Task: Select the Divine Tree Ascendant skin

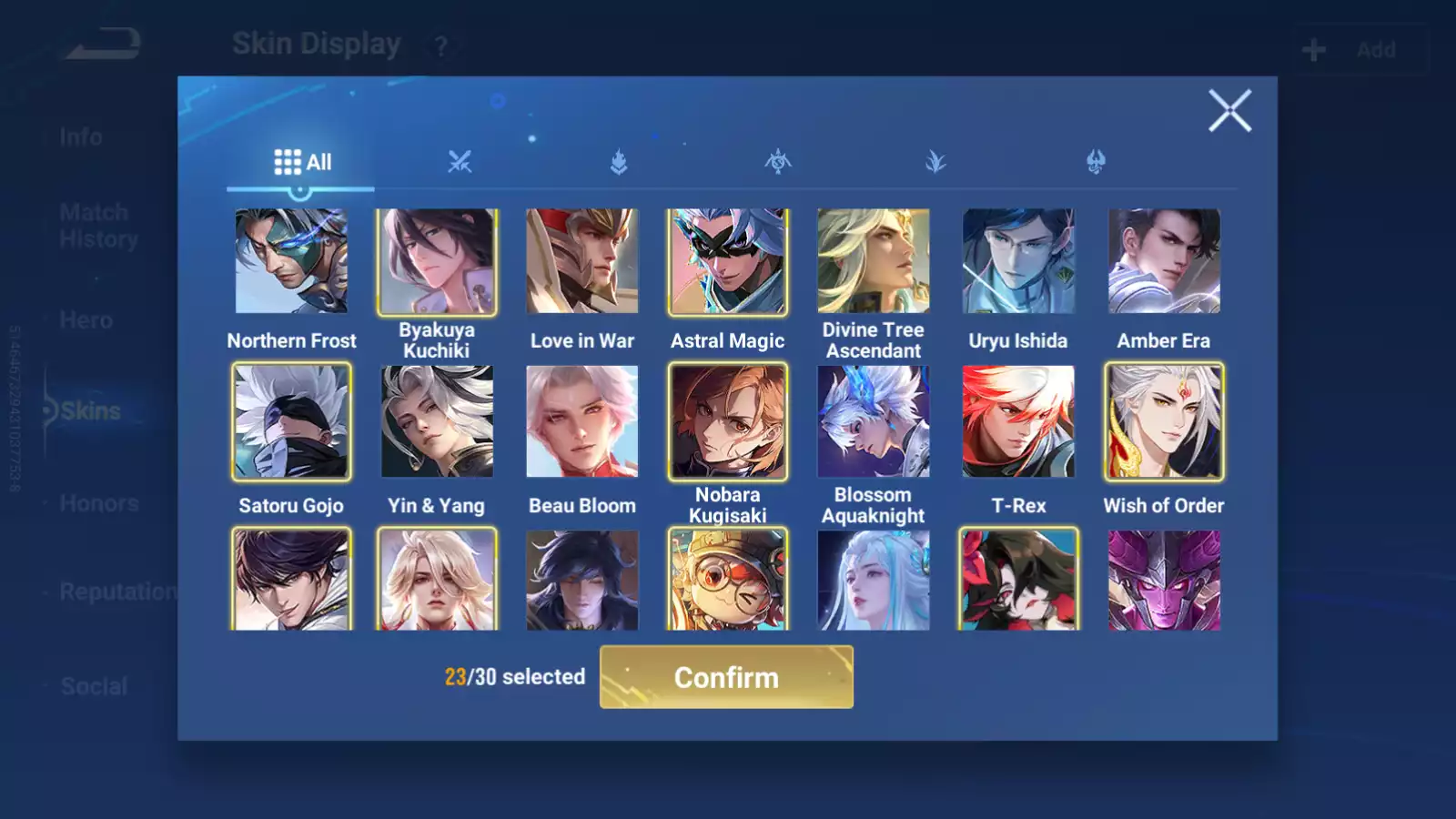Action: (874, 262)
